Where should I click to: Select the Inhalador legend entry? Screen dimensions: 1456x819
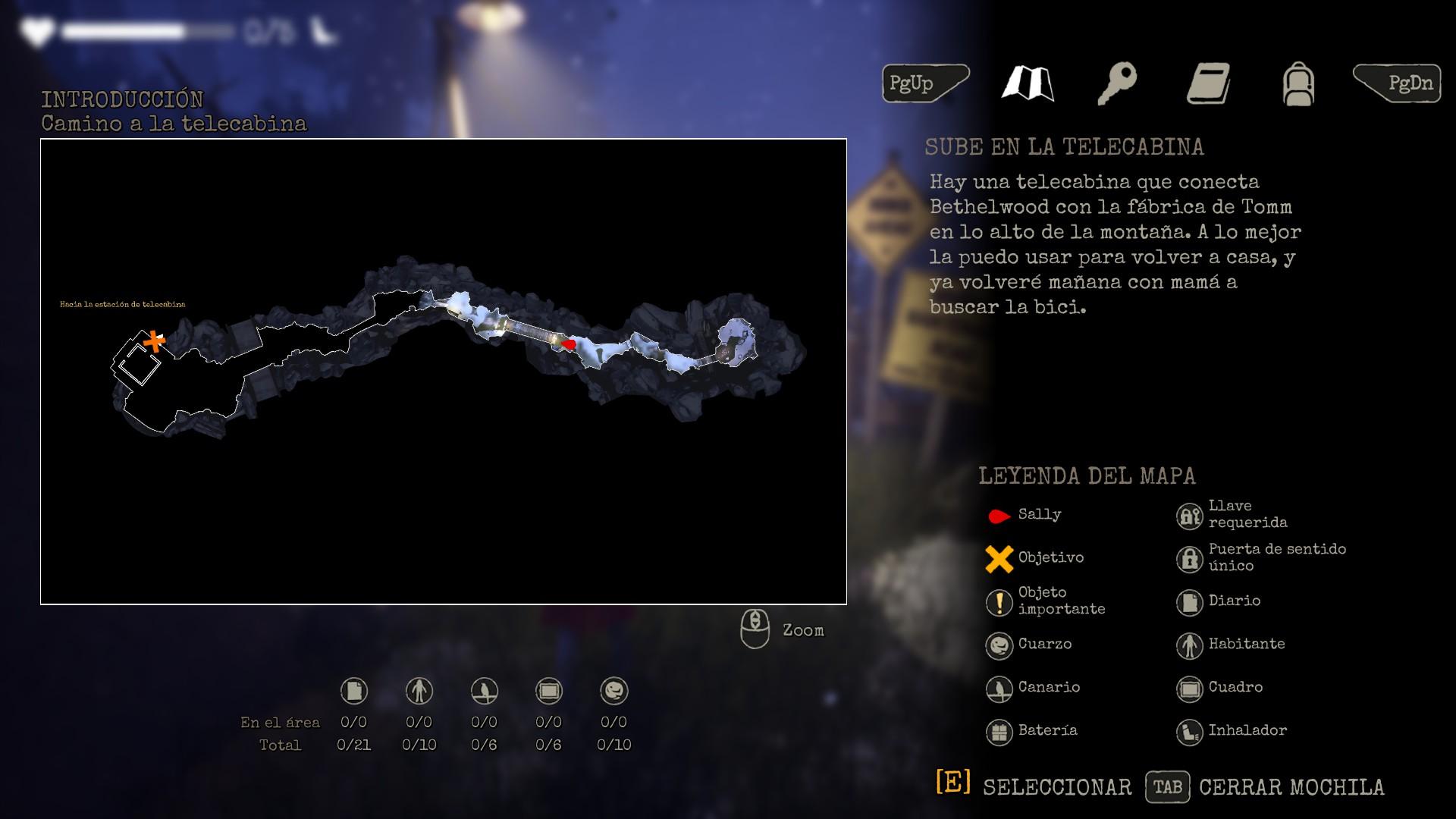[x=1232, y=731]
